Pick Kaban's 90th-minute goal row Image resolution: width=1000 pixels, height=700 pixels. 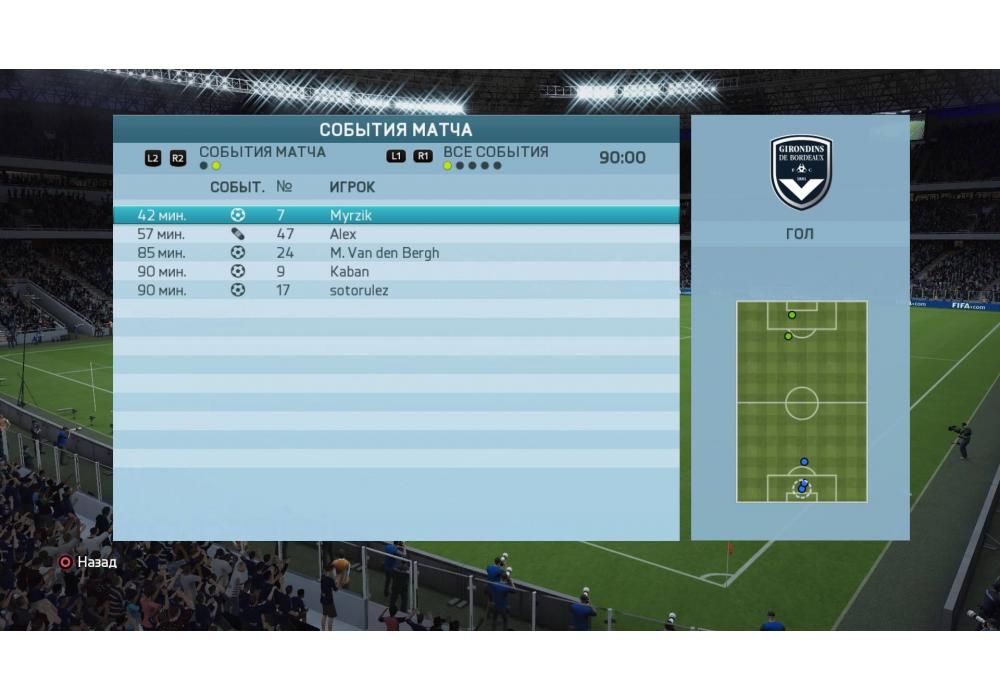[x=395, y=271]
